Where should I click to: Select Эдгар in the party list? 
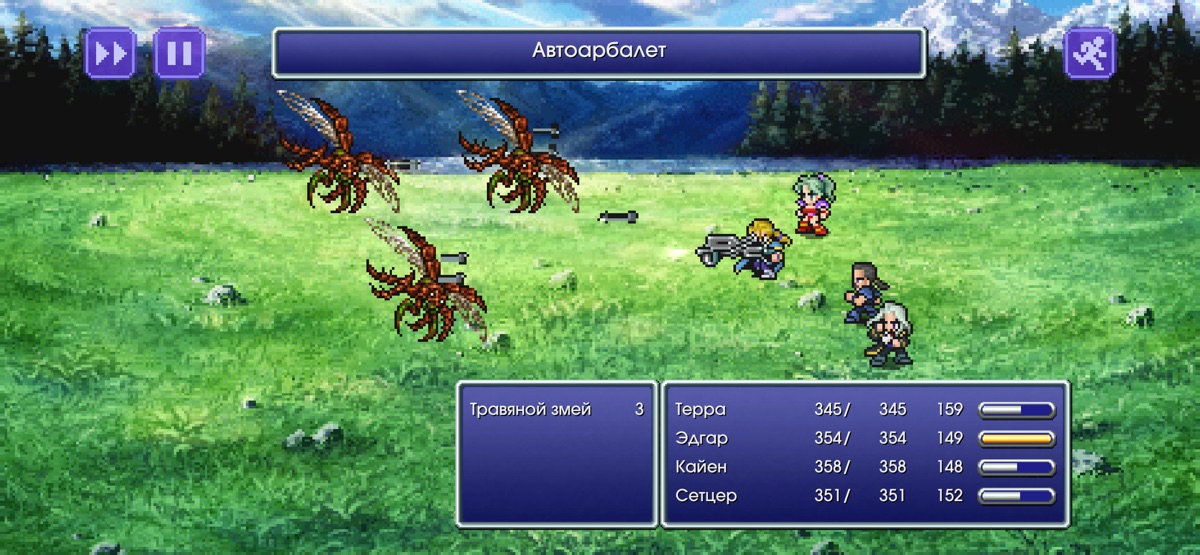coord(702,438)
